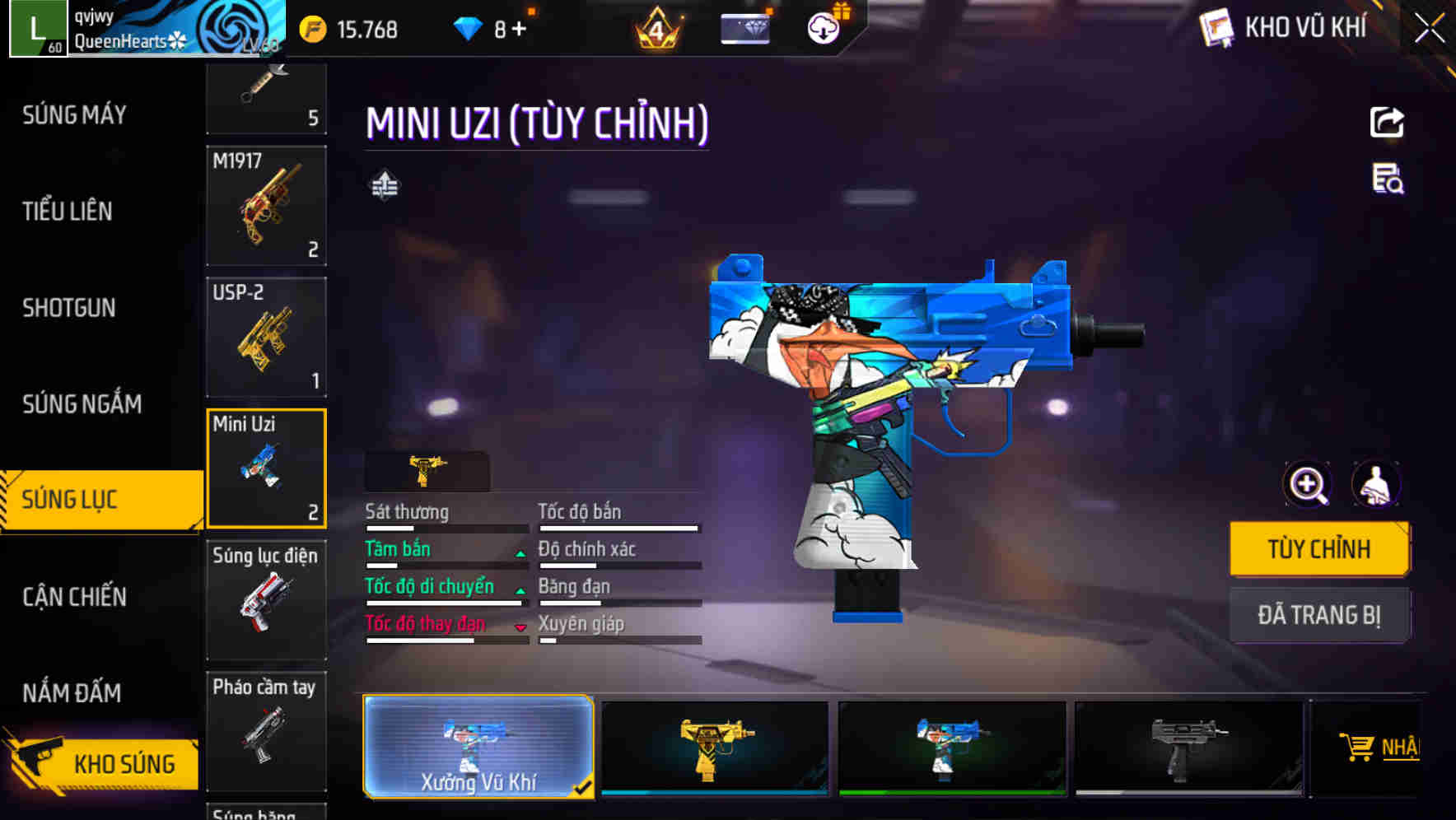Pick the Pháo cầm tay slot
The width and height of the screenshot is (1456, 820).
(x=266, y=731)
